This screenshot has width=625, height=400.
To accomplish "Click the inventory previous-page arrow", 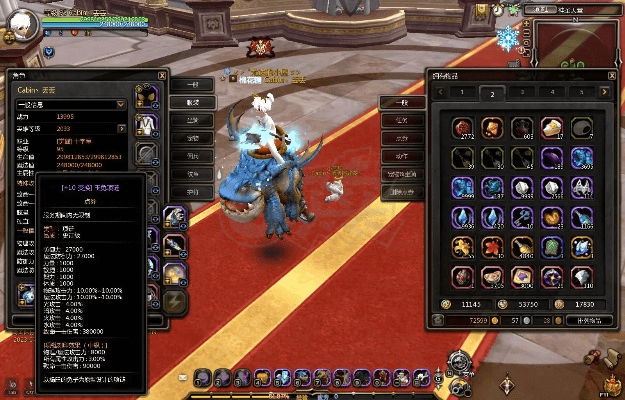I will coord(438,93).
